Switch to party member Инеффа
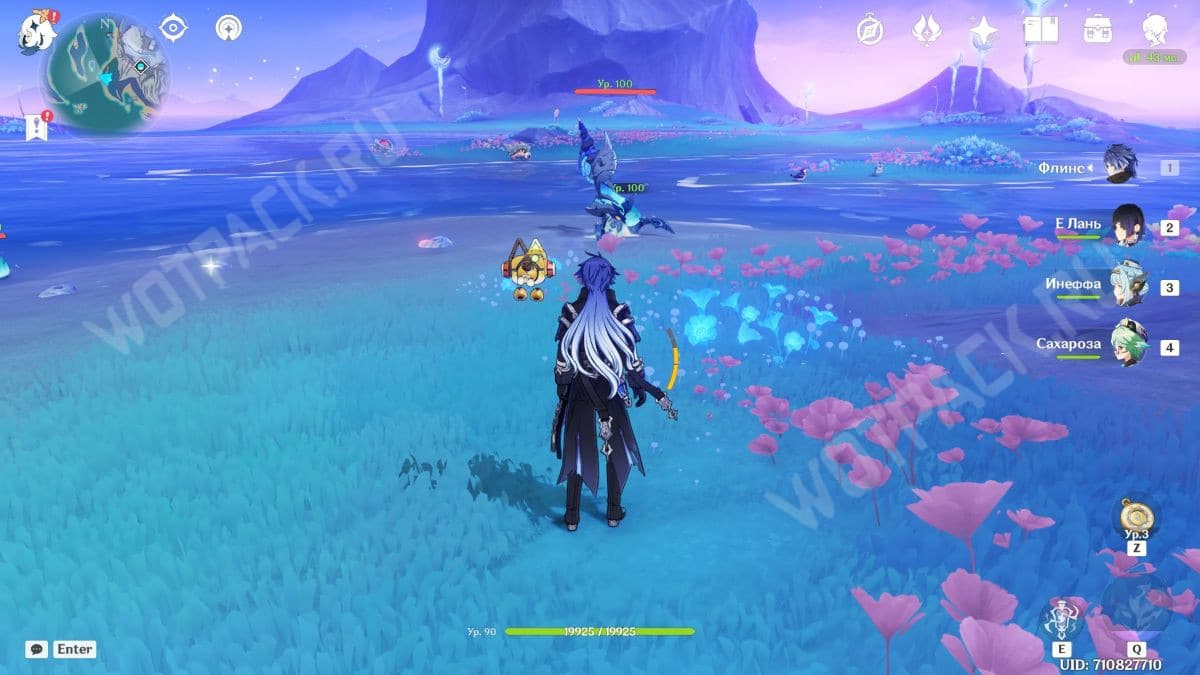Screen dimensions: 1200x675 point(1127,285)
